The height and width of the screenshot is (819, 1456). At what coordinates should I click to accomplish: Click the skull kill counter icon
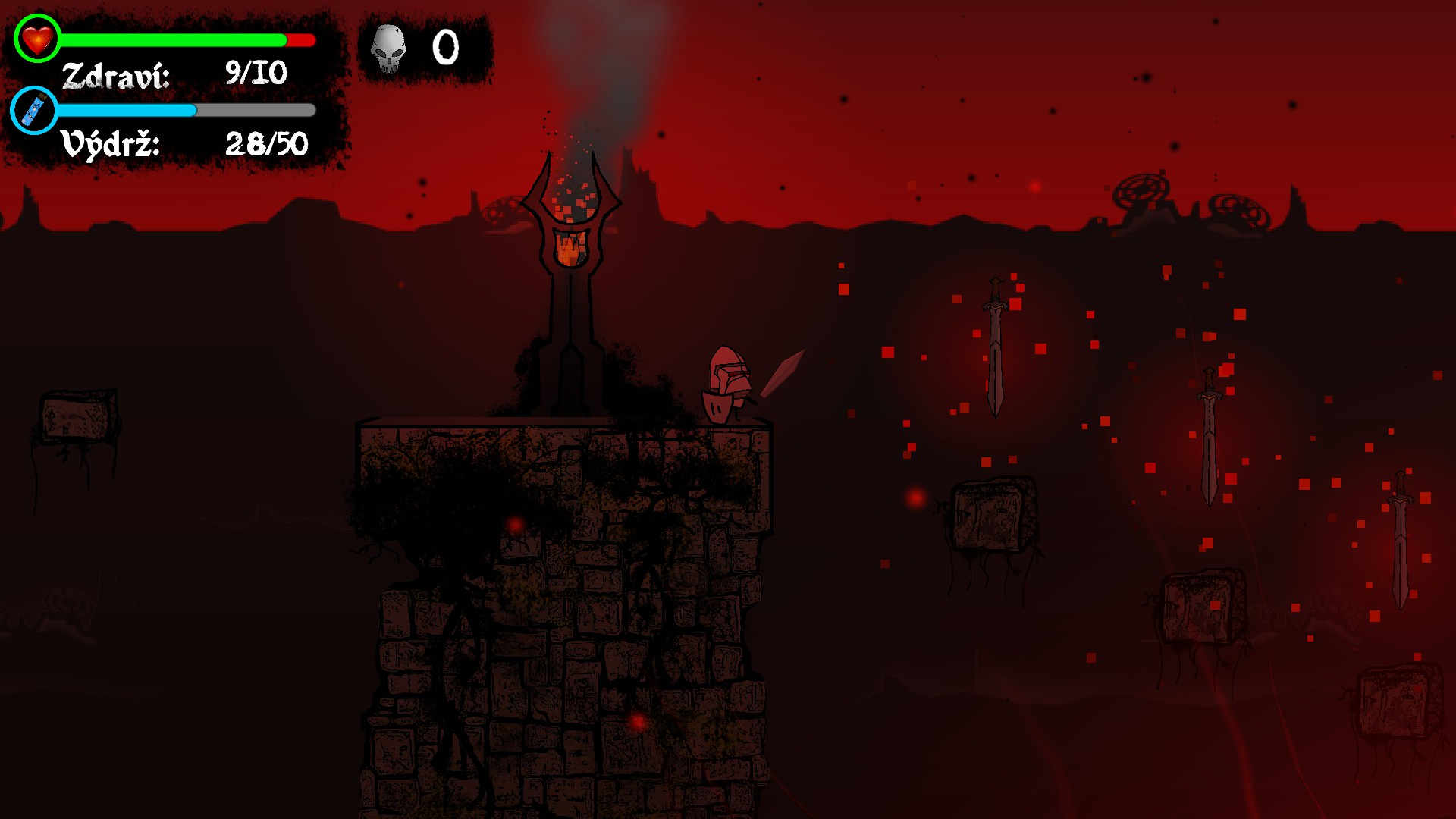tap(388, 48)
